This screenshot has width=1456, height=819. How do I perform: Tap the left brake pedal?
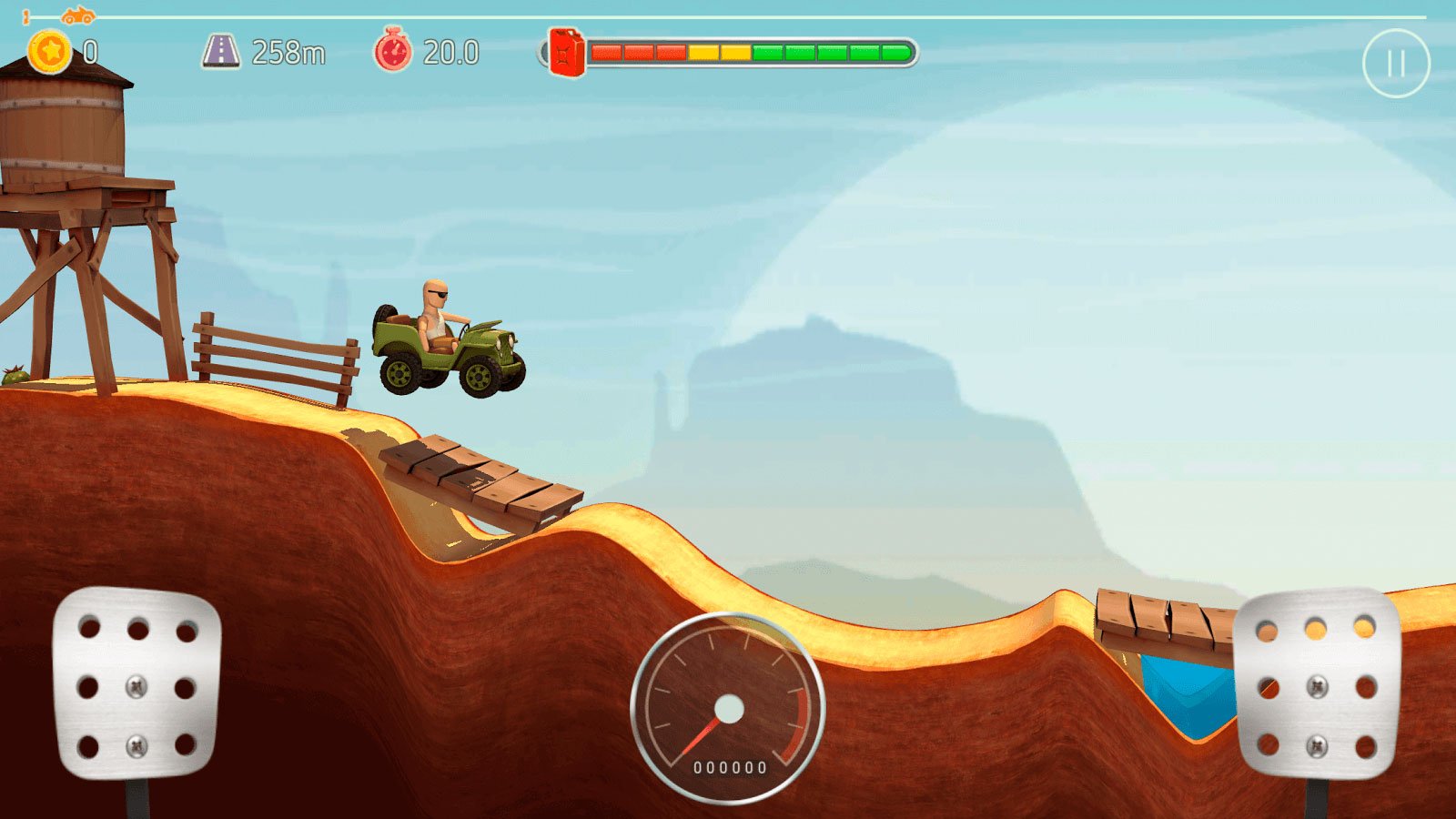(x=136, y=684)
